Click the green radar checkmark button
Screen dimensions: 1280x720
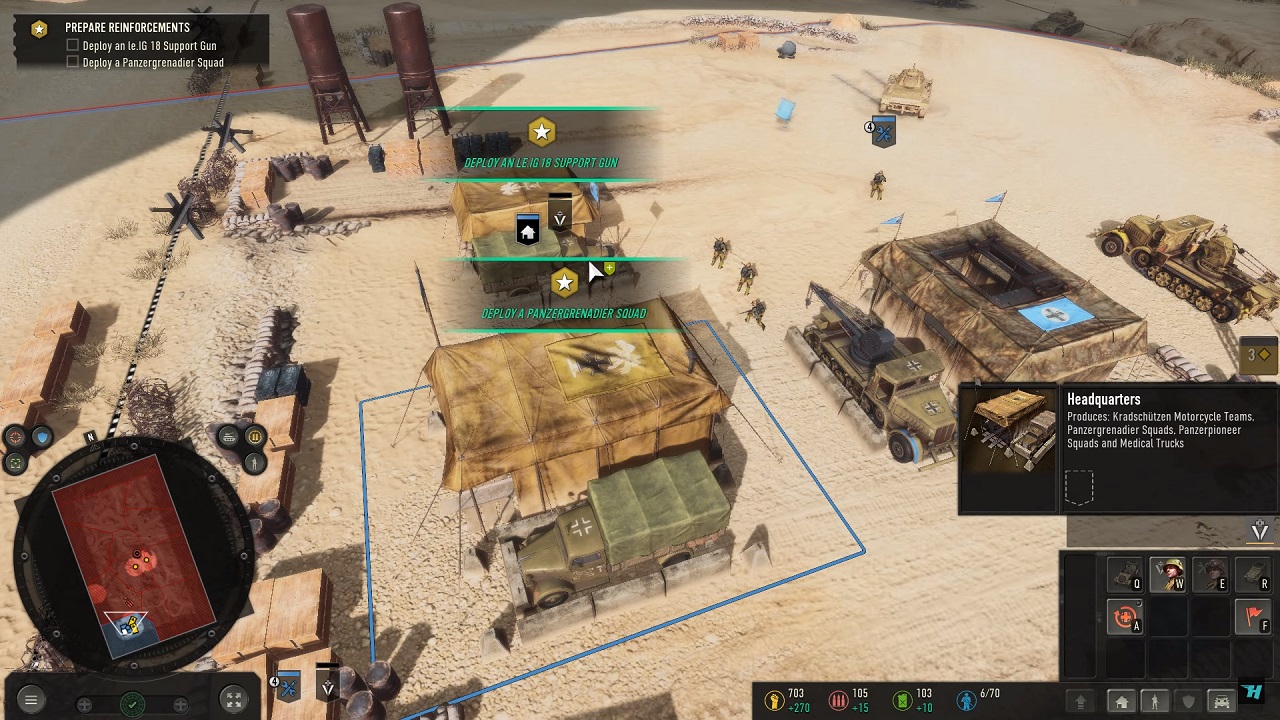[x=132, y=703]
